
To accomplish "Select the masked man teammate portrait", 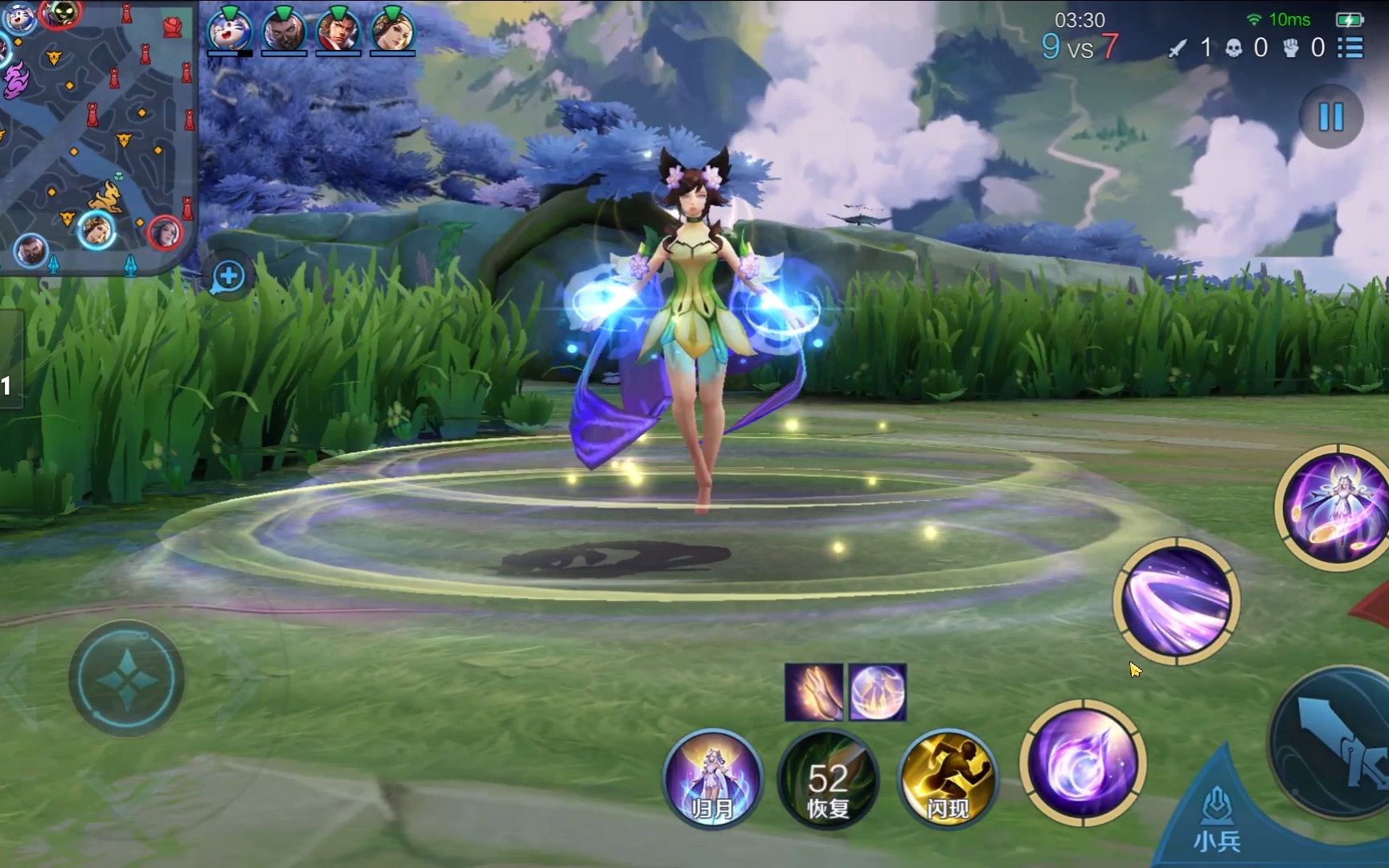I will point(283,31).
